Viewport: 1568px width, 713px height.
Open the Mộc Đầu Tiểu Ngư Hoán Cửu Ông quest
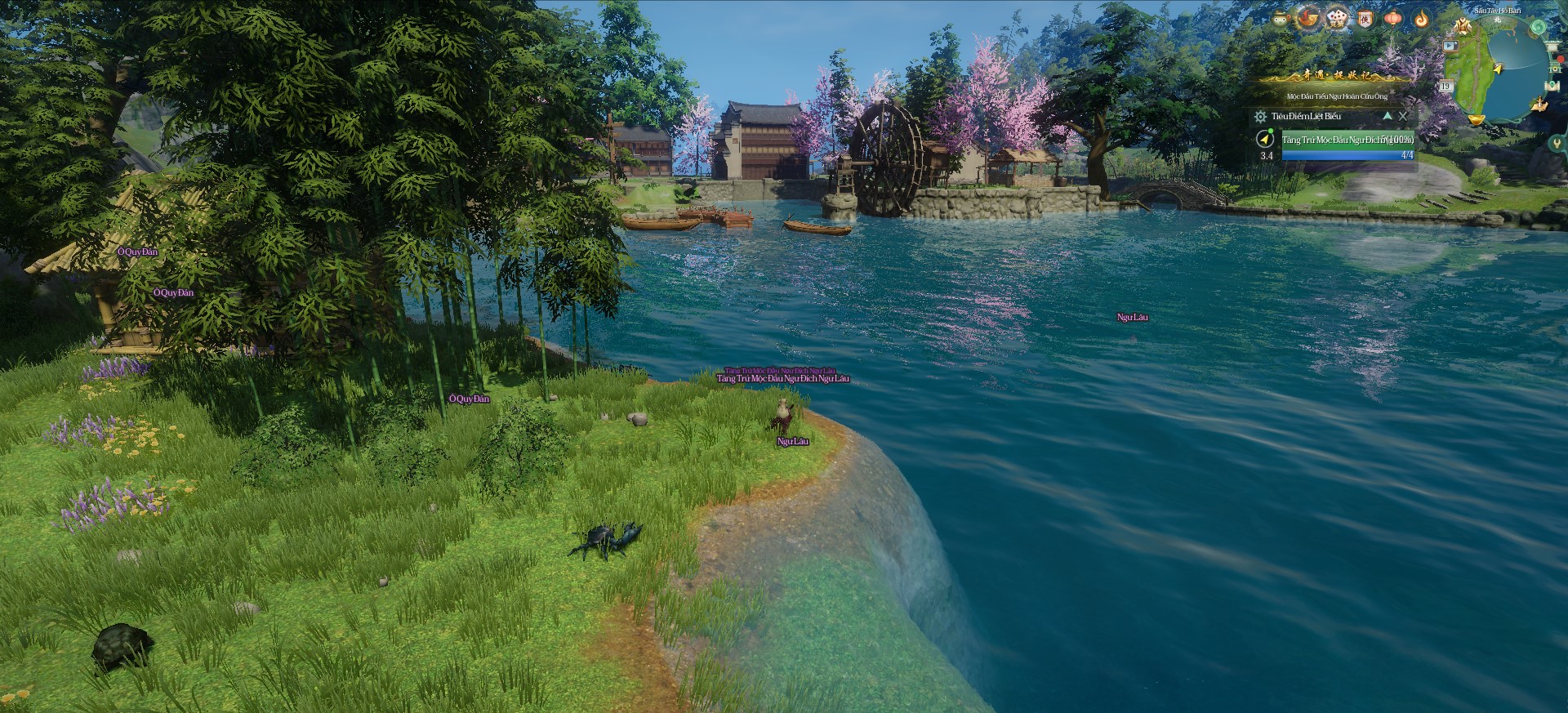(1337, 96)
